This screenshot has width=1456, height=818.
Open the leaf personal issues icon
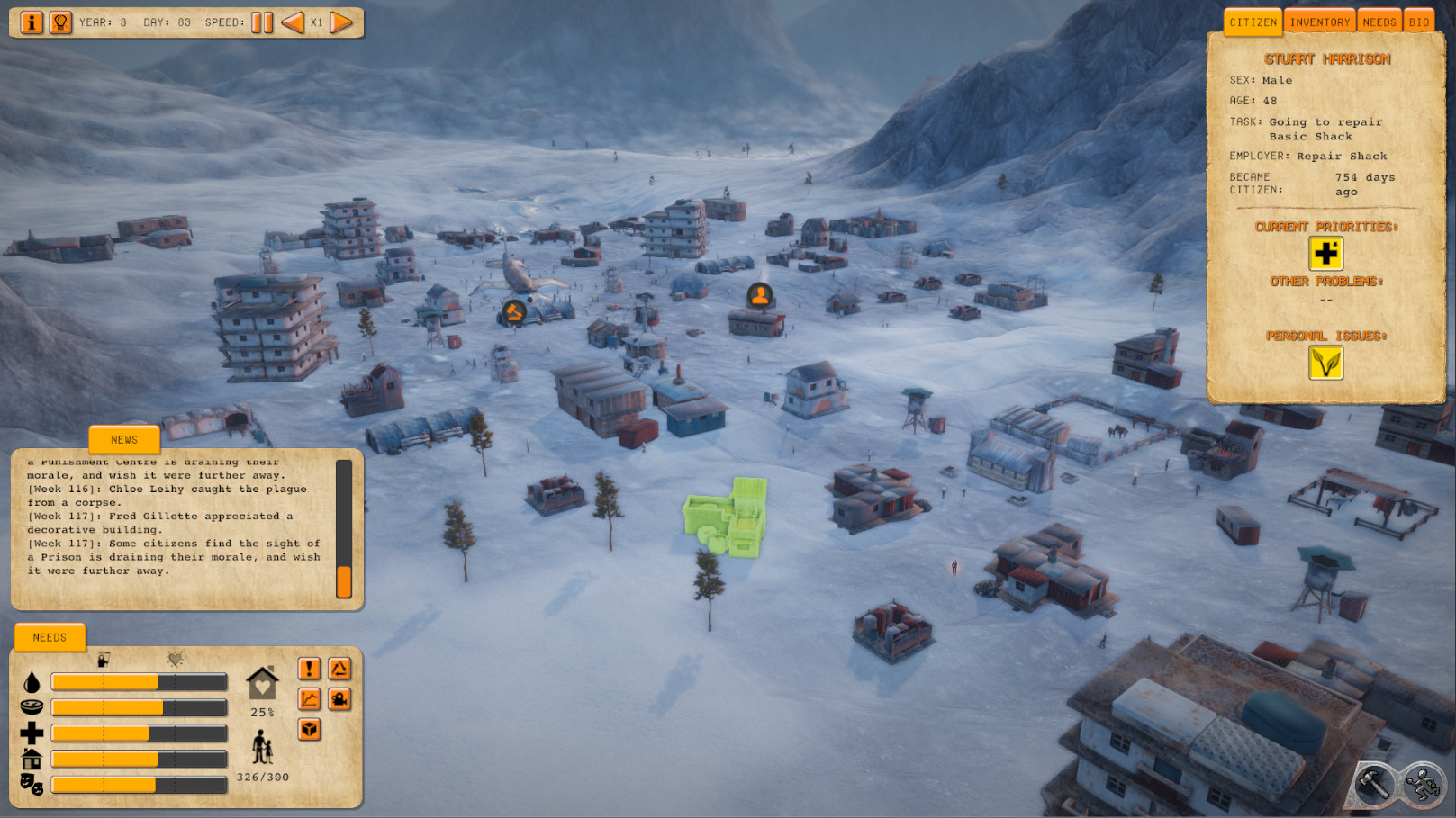1325,364
